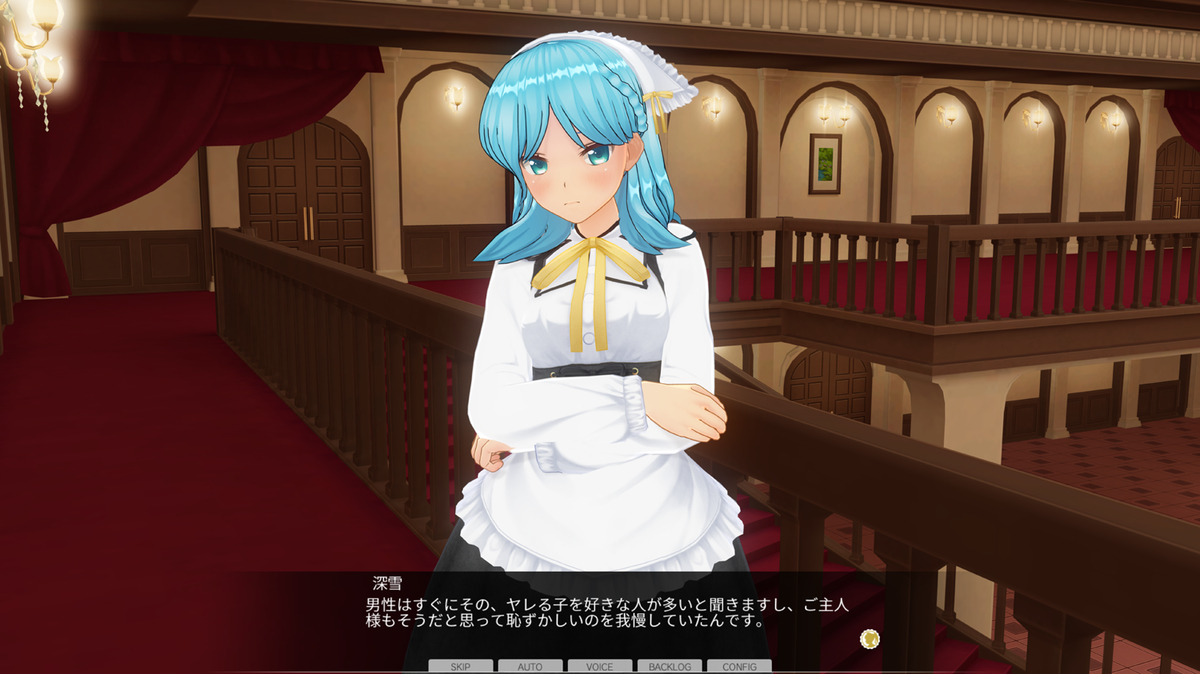Open the CONFIG settings
The height and width of the screenshot is (674, 1200).
pos(739,666)
